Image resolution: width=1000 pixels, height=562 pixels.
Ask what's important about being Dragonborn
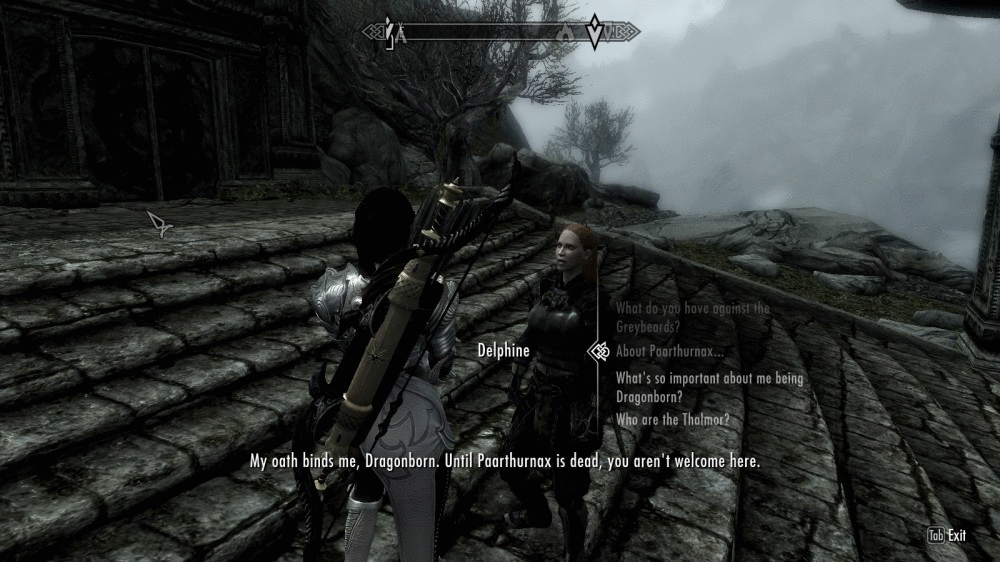[692, 387]
